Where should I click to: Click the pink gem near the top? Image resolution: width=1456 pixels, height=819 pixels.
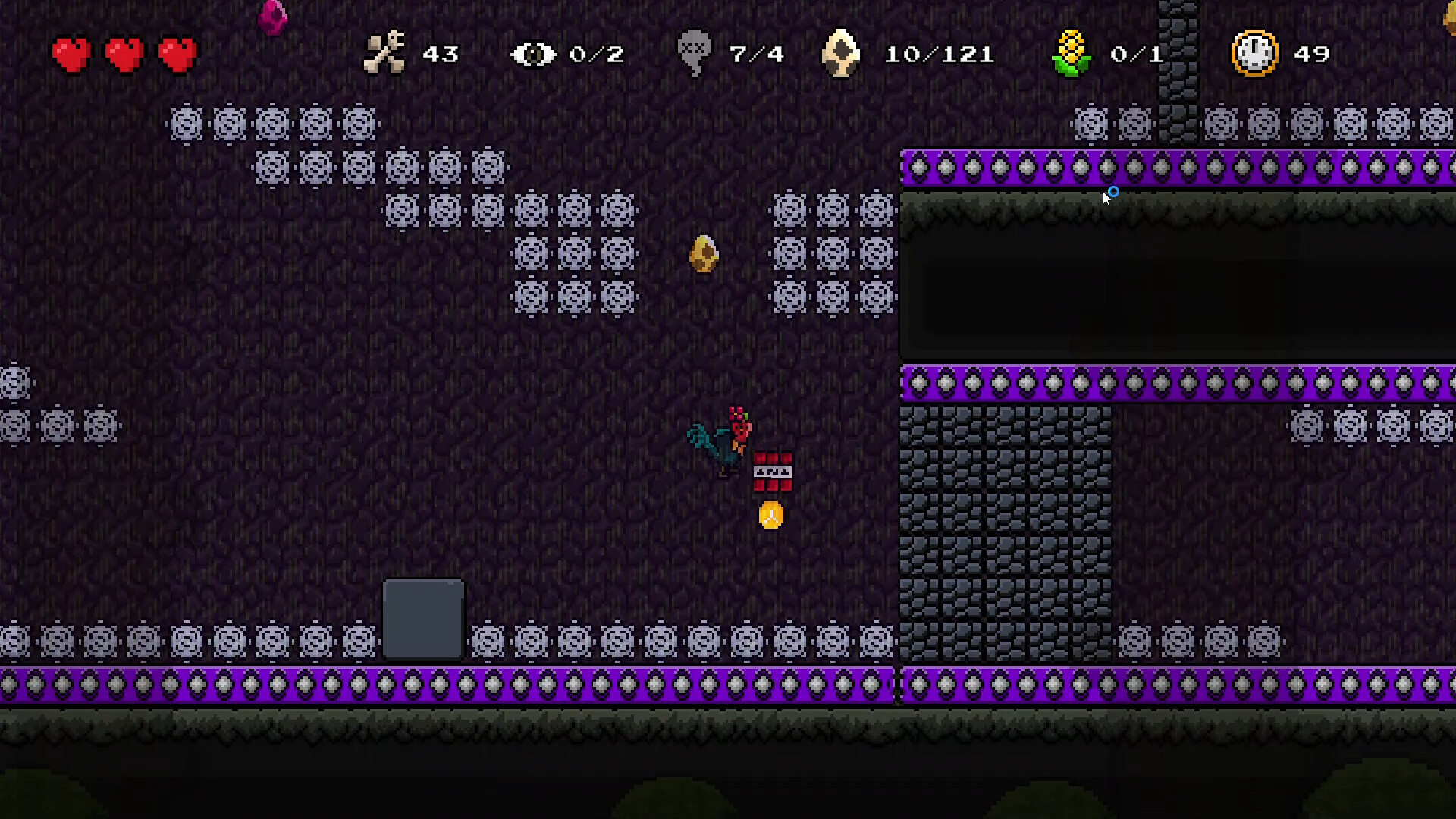tap(273, 17)
